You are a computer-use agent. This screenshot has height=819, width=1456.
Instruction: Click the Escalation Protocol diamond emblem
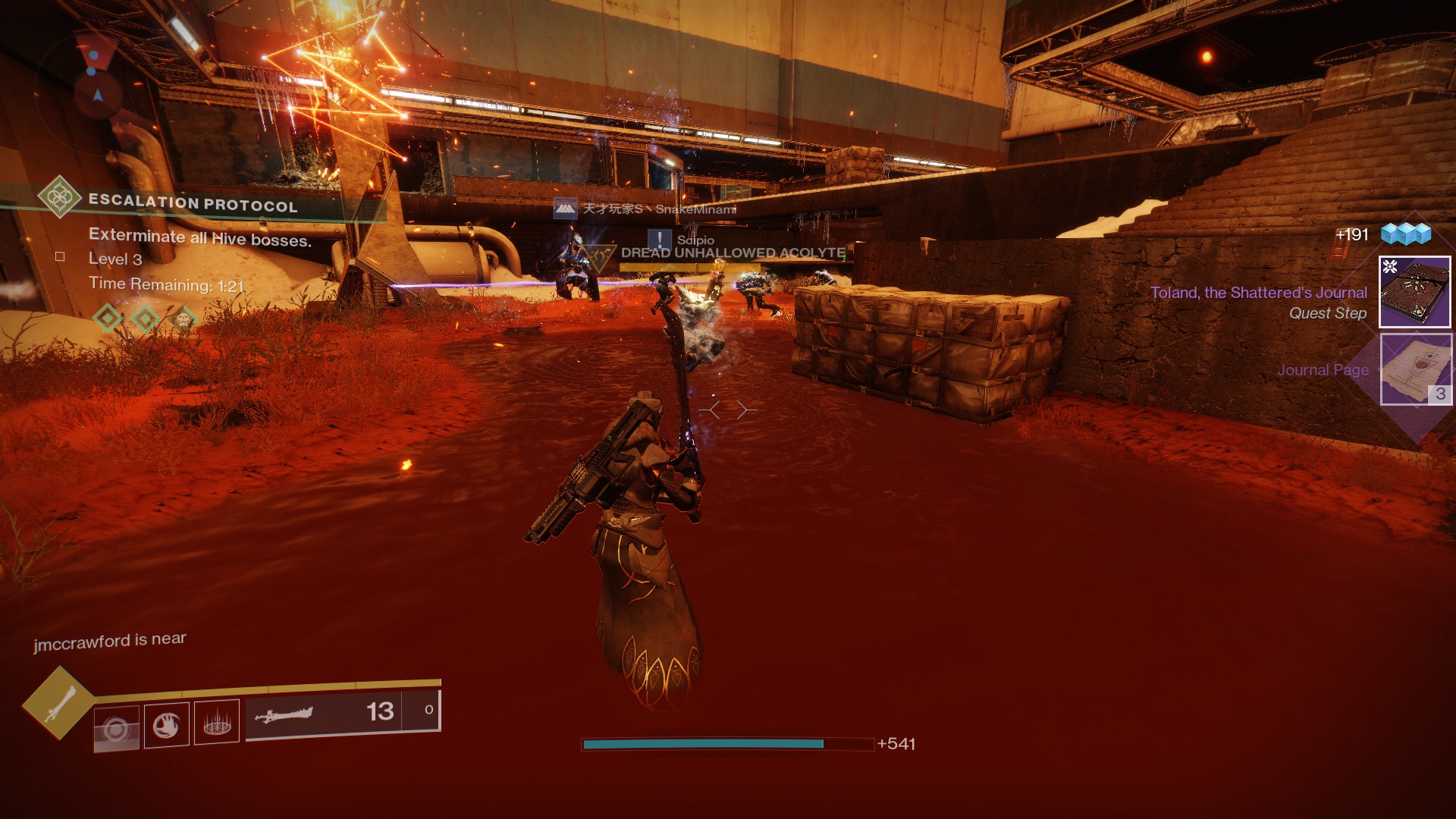tap(60, 198)
